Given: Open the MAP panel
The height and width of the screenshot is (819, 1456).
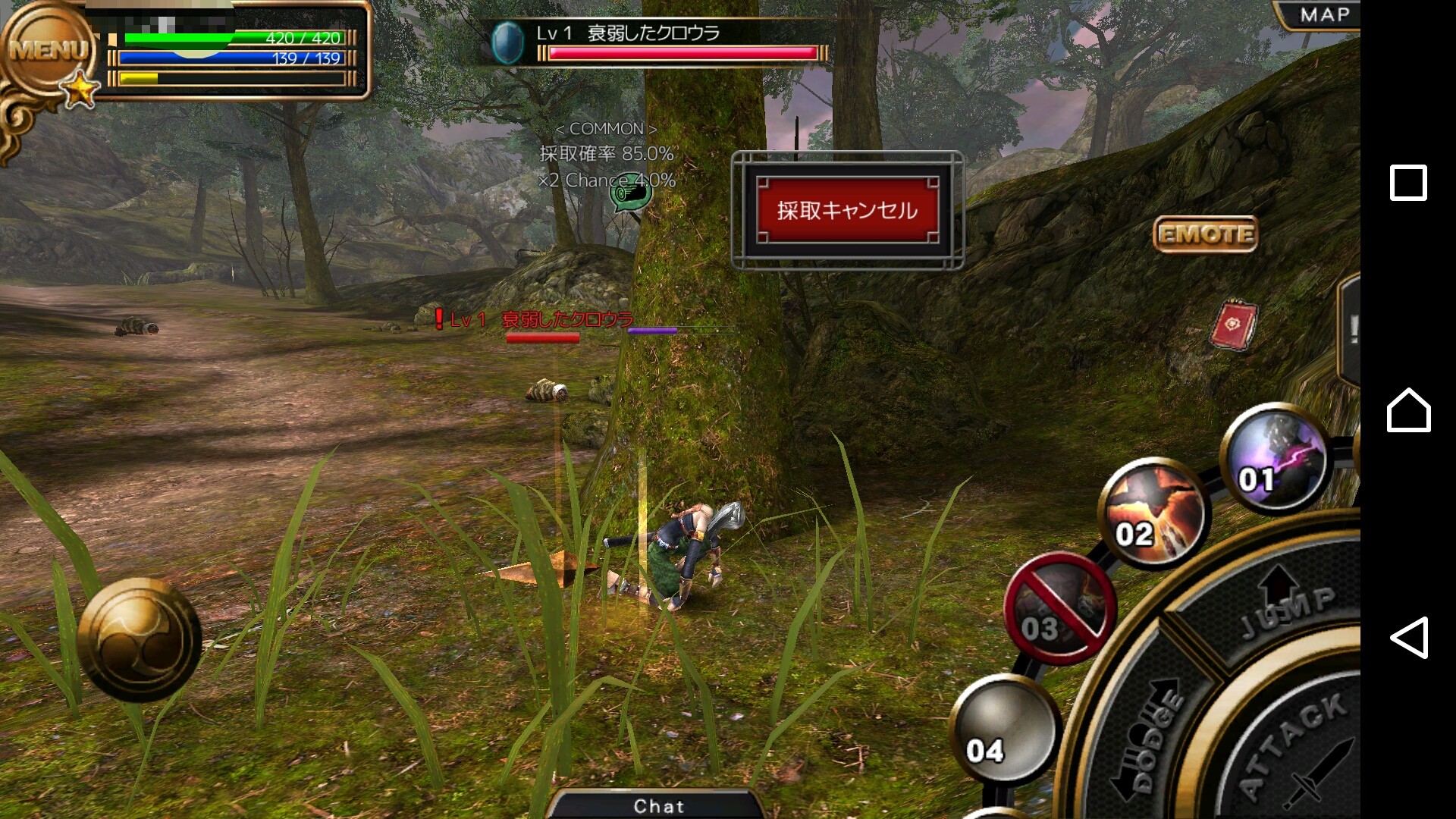Looking at the screenshot, I should [x=1323, y=14].
